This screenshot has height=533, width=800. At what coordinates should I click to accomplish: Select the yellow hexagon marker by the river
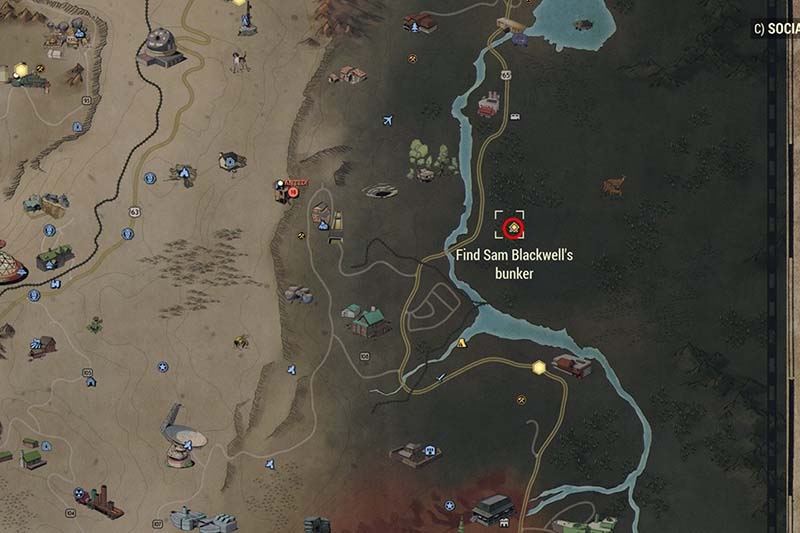pyautogui.click(x=540, y=367)
